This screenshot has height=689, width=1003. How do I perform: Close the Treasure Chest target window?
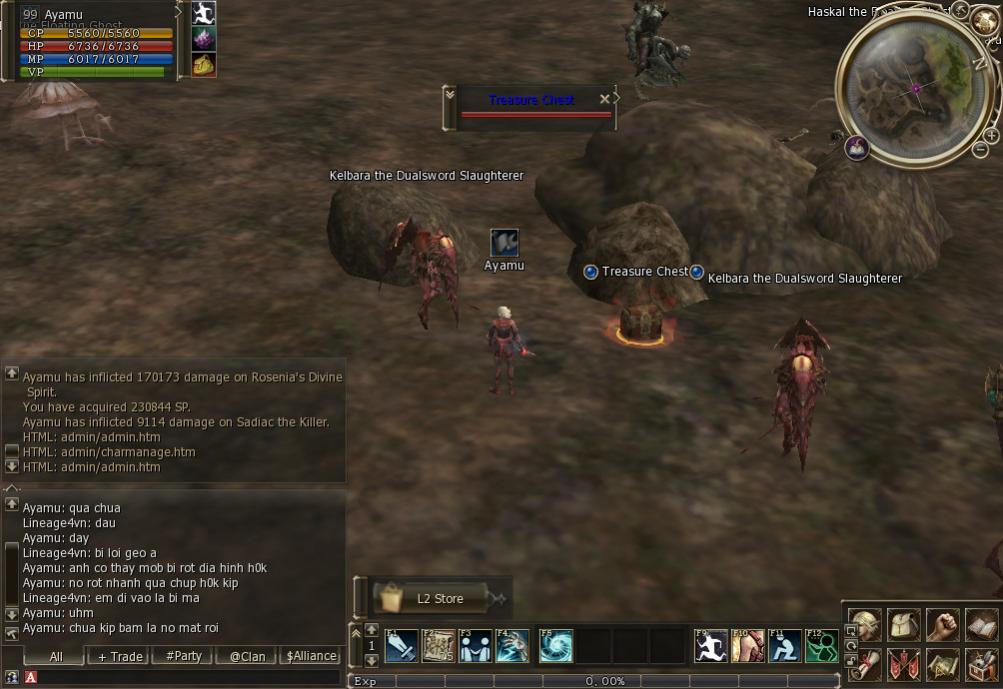pos(604,99)
